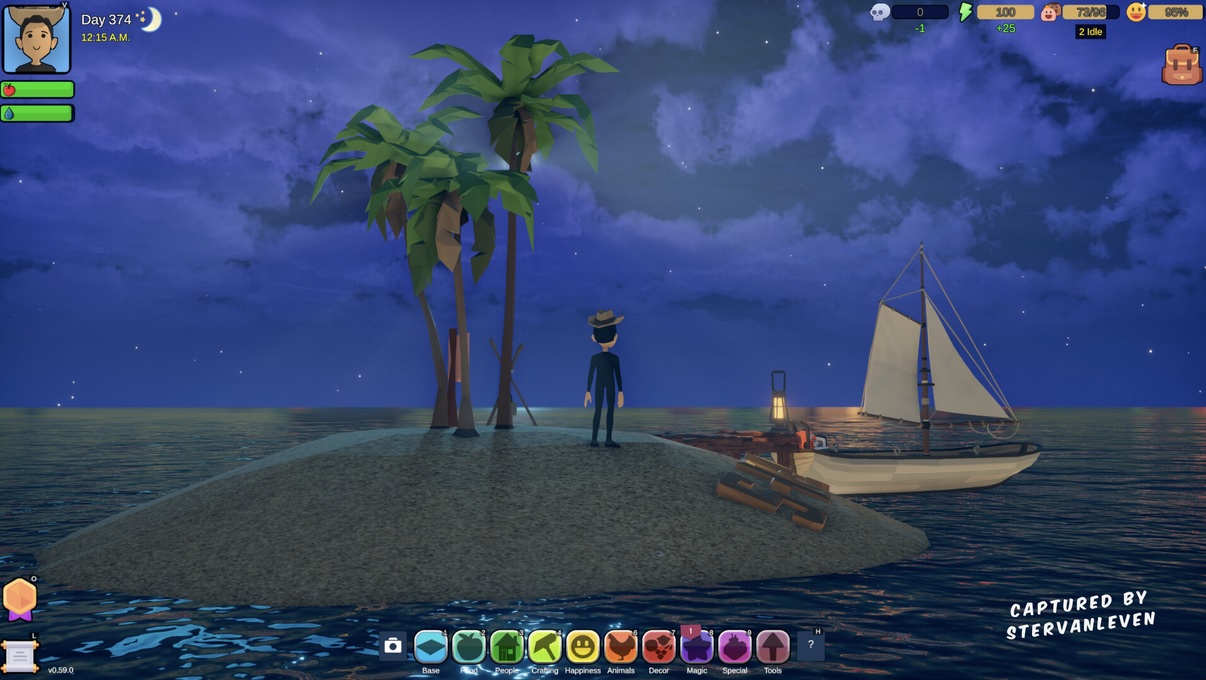Show the Happiness smiley category

click(x=583, y=647)
